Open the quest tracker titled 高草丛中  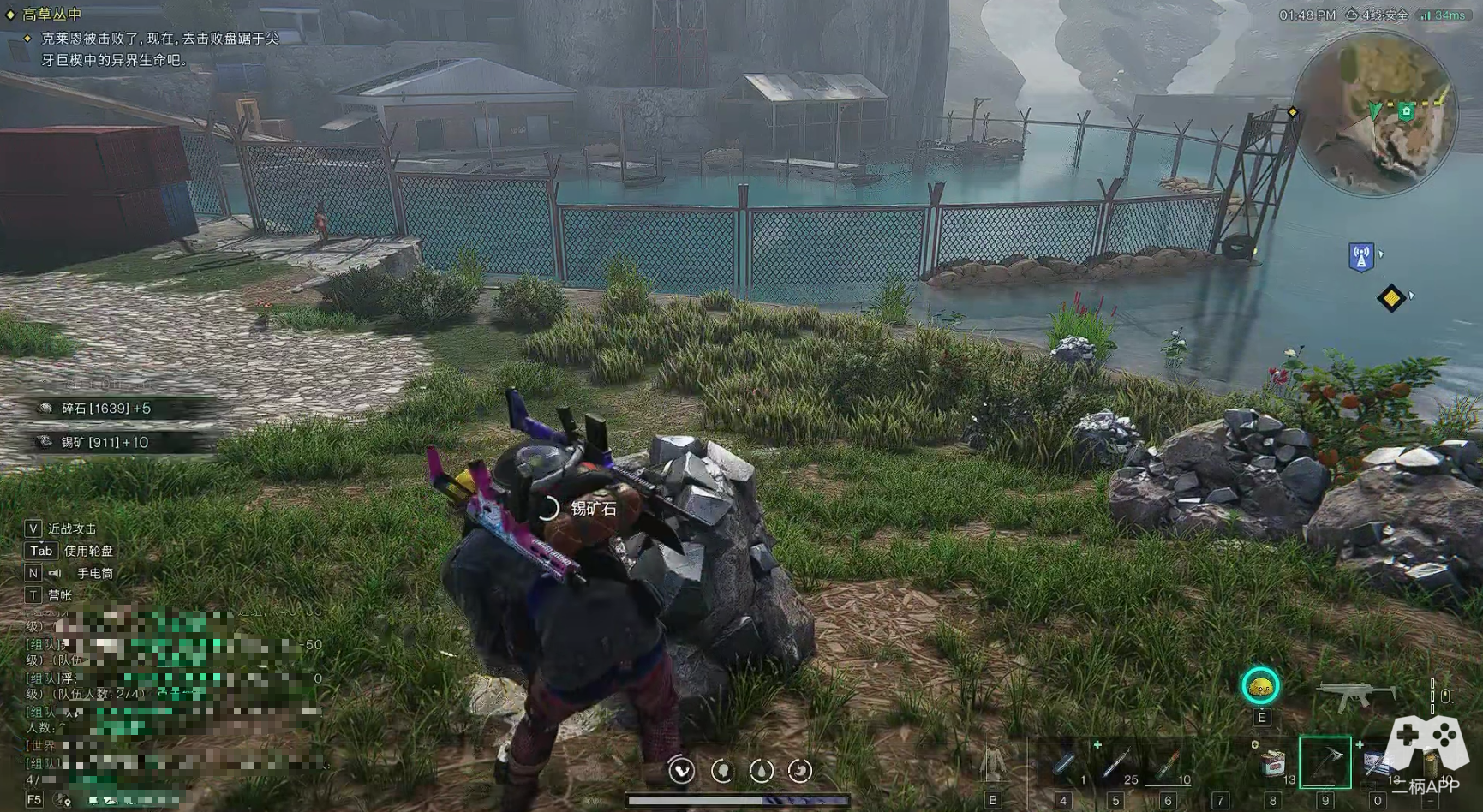point(51,14)
